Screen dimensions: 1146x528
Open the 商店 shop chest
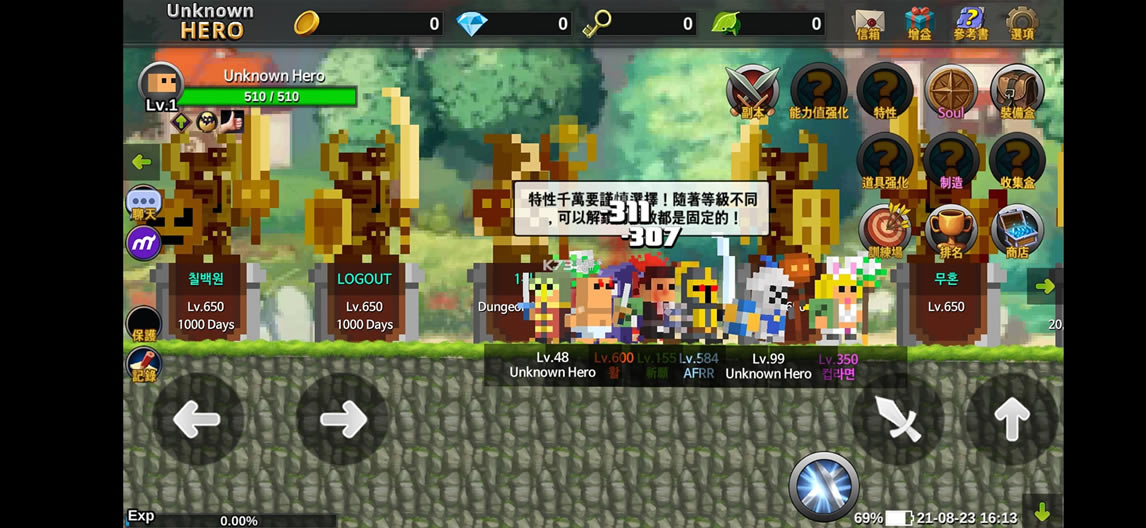click(1017, 231)
